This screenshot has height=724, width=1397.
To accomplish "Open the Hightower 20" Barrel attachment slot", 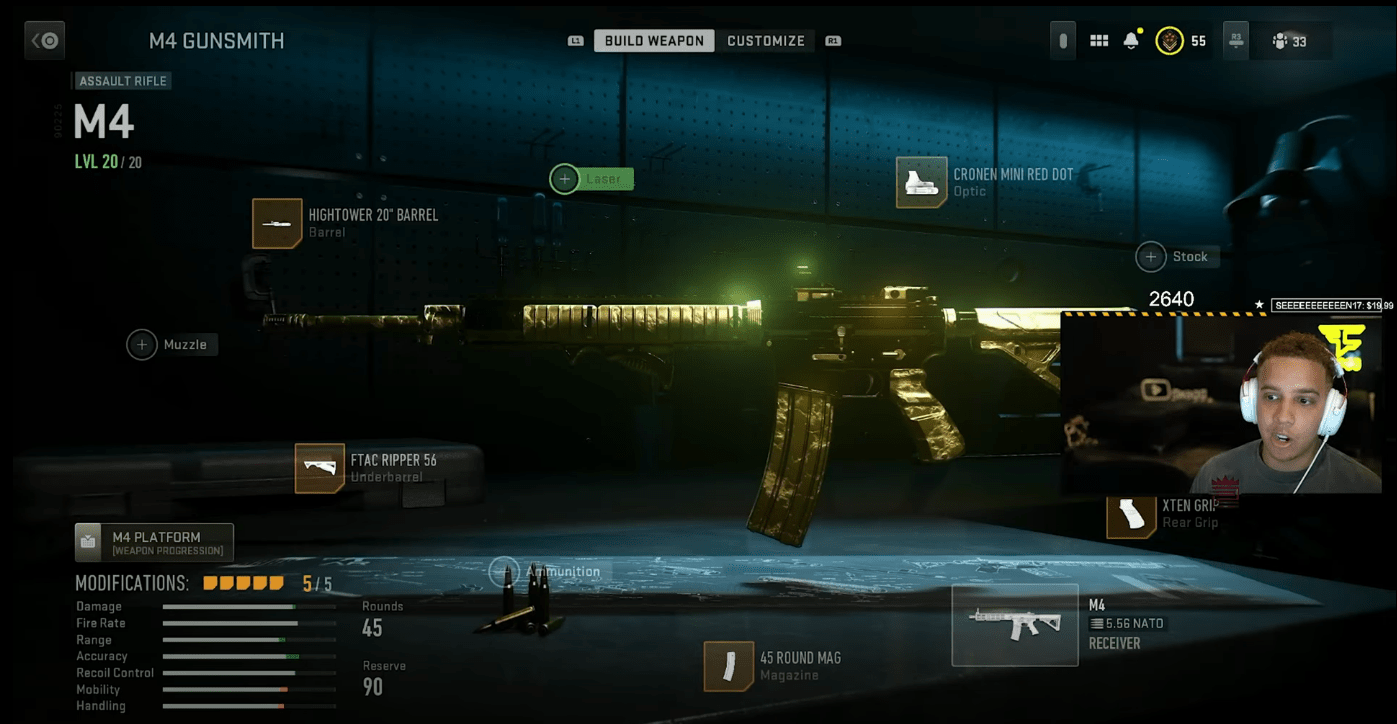I will point(277,222).
